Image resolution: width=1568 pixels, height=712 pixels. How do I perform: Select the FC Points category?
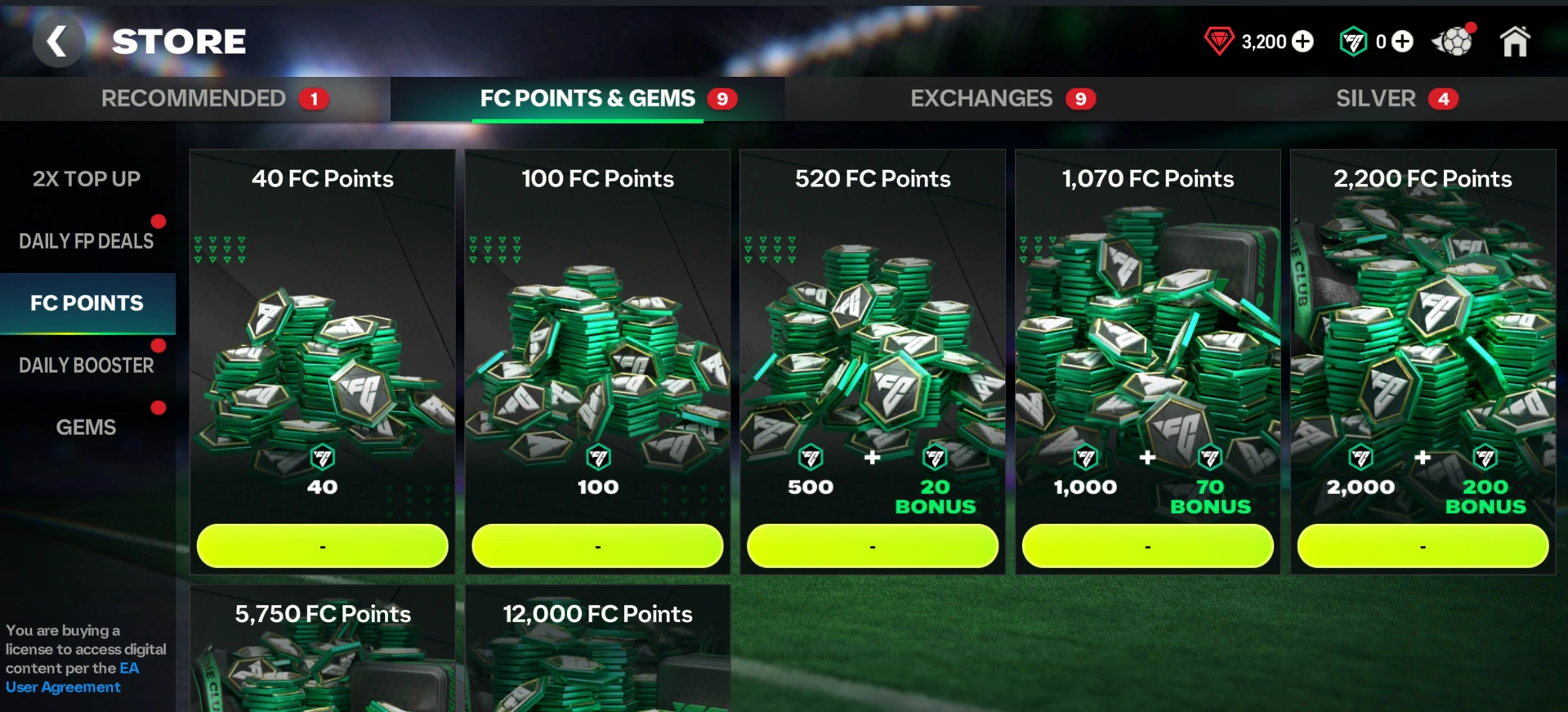pyautogui.click(x=87, y=303)
